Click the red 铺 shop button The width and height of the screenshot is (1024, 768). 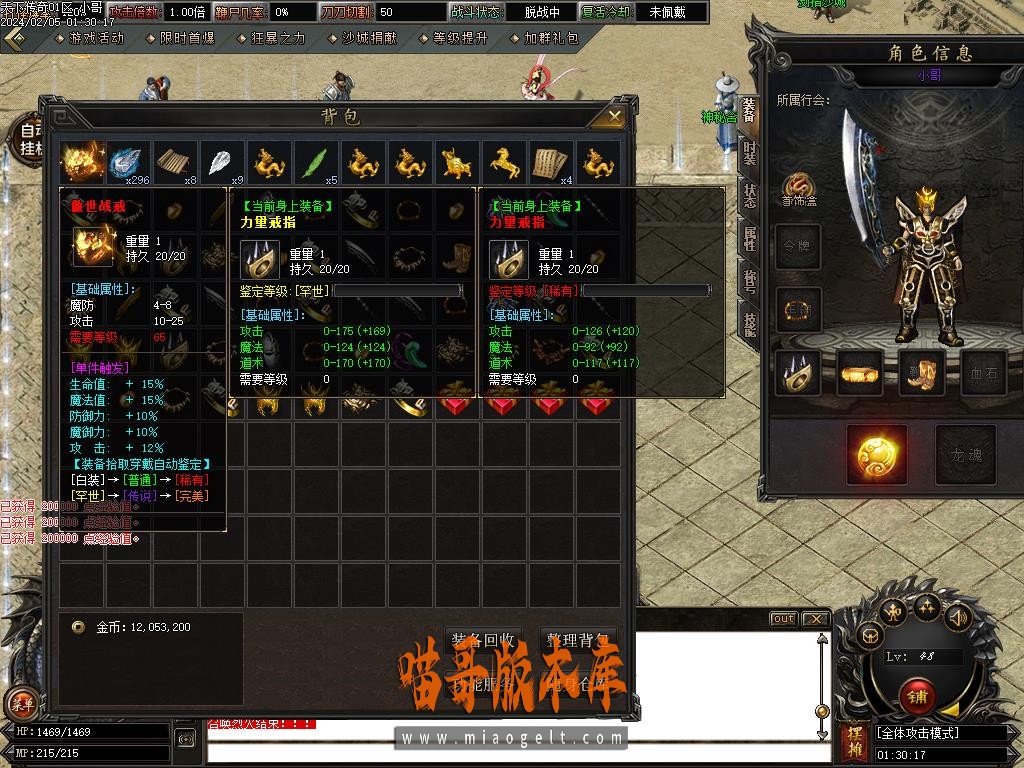pyautogui.click(x=916, y=696)
